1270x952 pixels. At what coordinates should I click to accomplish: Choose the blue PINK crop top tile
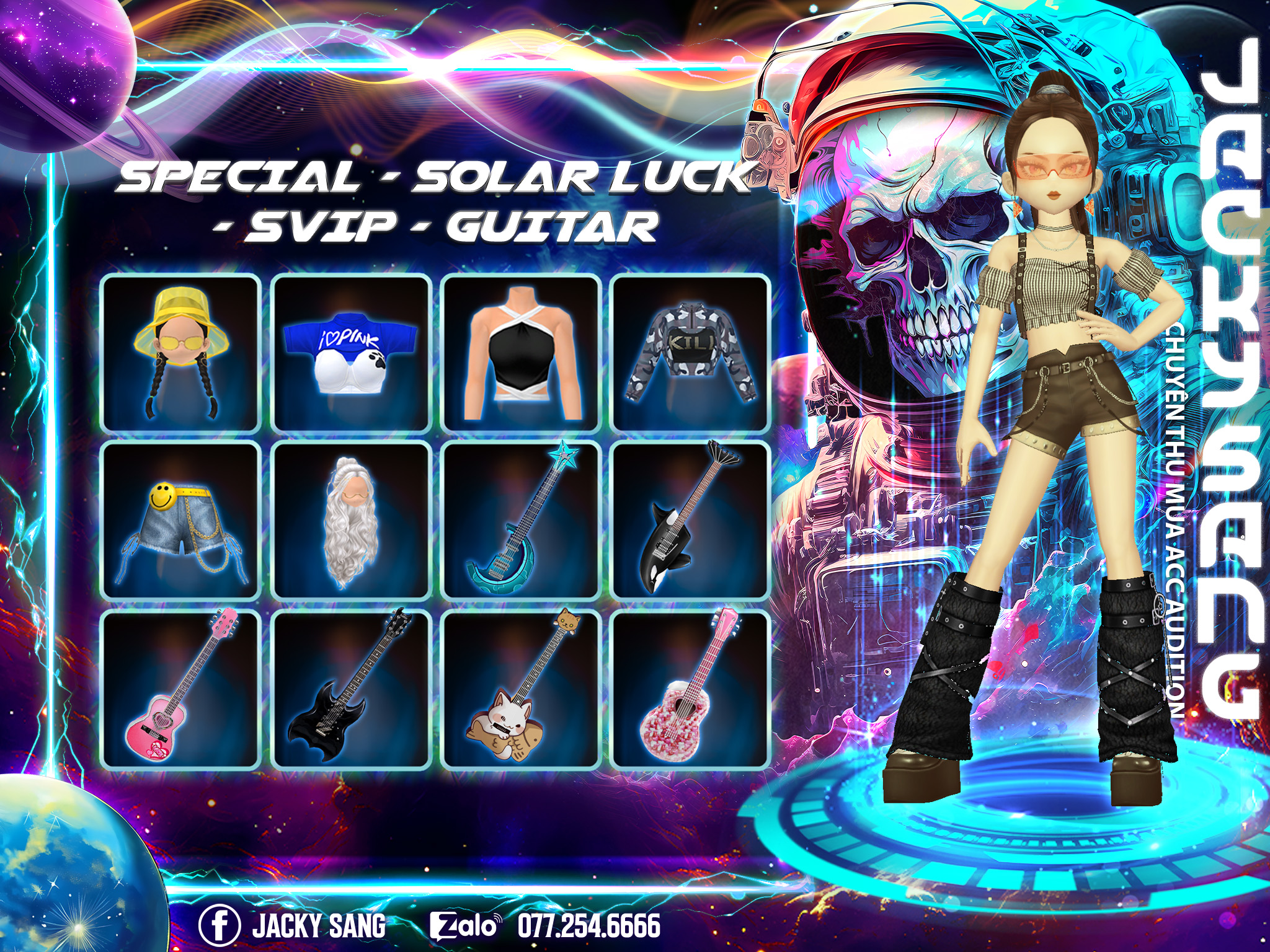click(351, 353)
